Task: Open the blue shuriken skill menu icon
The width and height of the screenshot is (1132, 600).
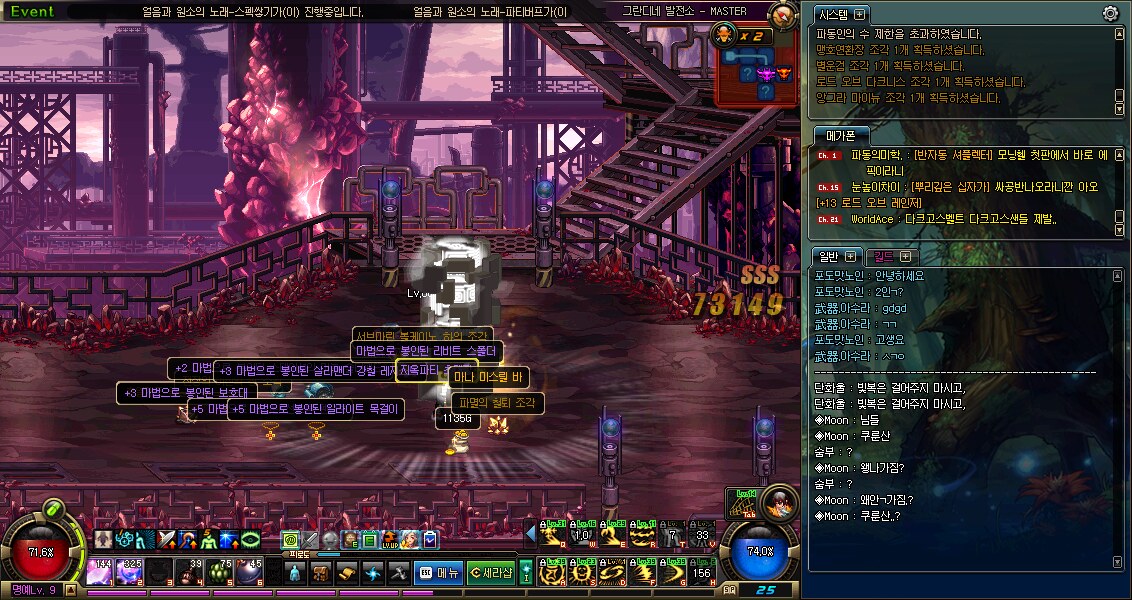Action: coord(373,573)
